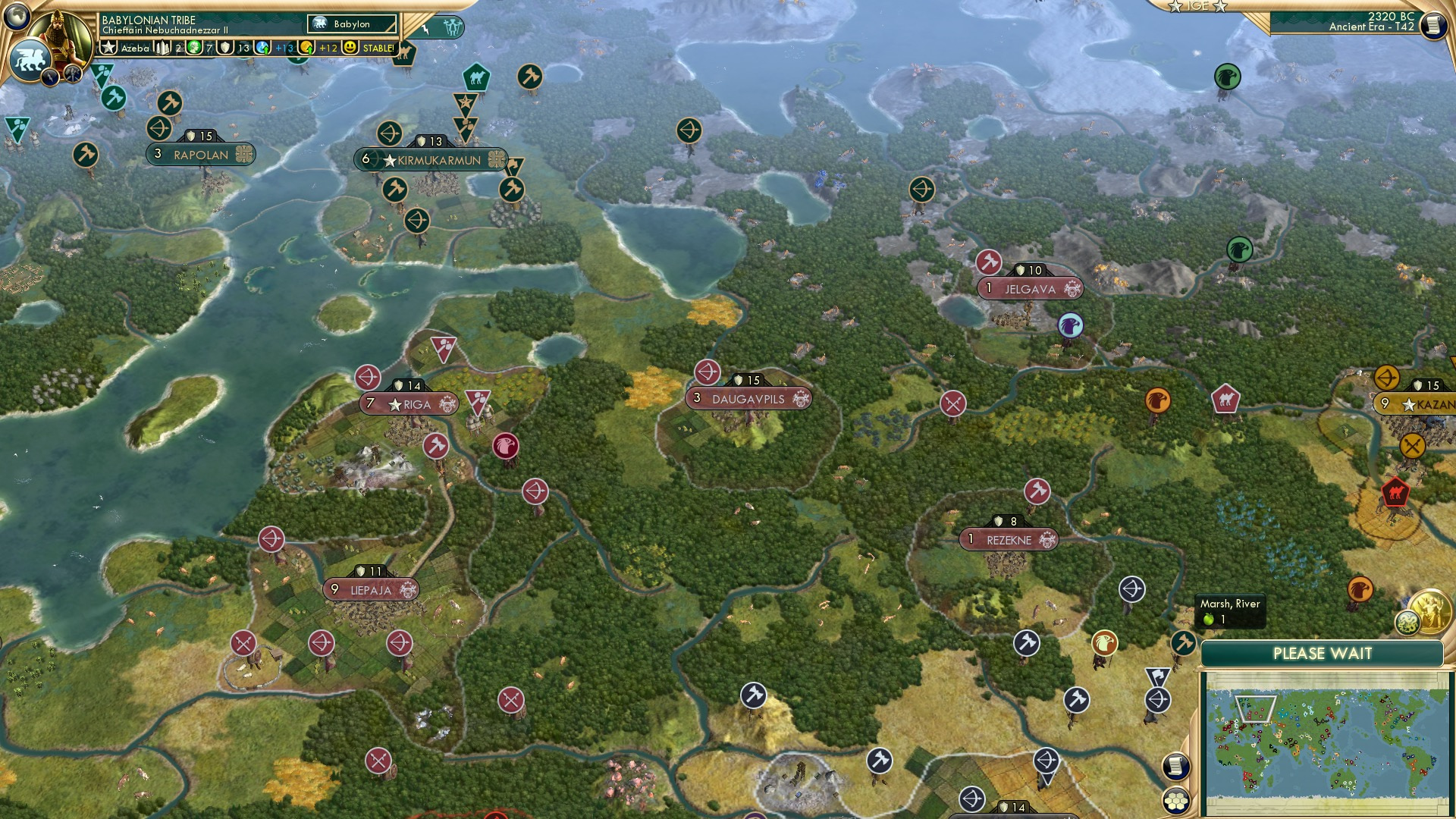The height and width of the screenshot is (819, 1456).
Task: Open the Babylon civilization selector dropdown
Action: [x=353, y=24]
